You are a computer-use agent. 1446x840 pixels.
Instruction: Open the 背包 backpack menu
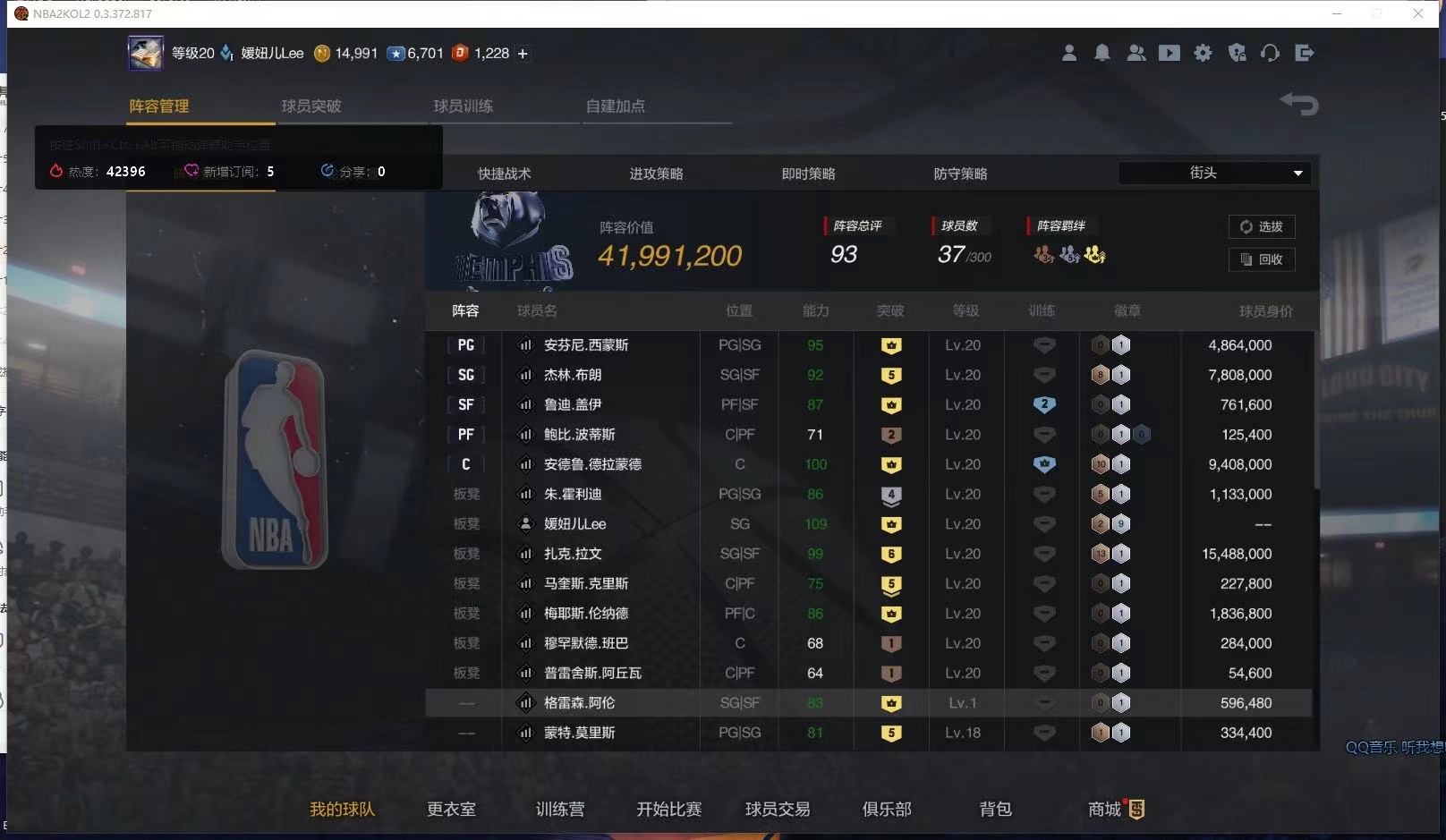994,809
